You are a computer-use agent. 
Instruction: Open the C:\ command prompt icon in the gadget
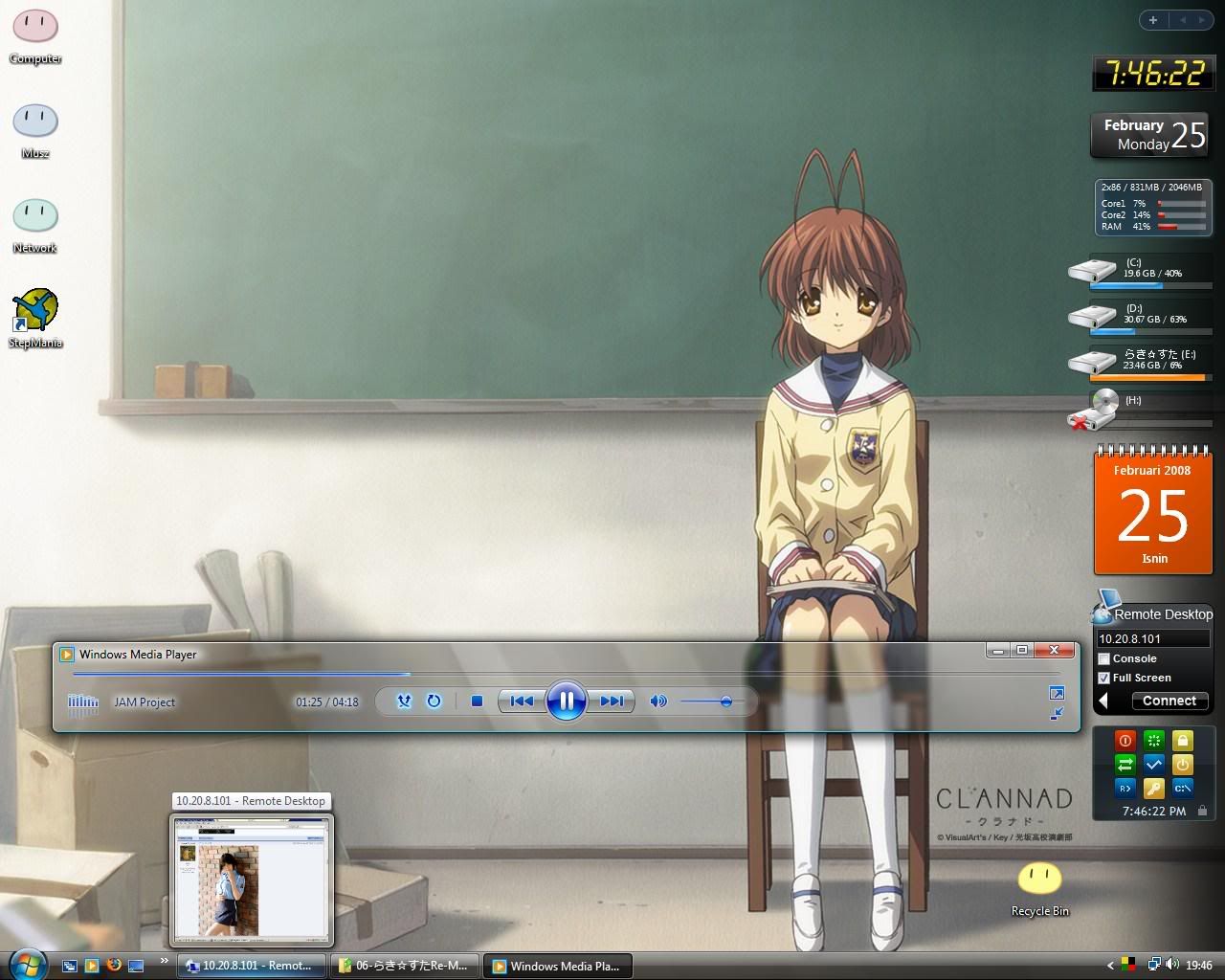coord(1183,790)
